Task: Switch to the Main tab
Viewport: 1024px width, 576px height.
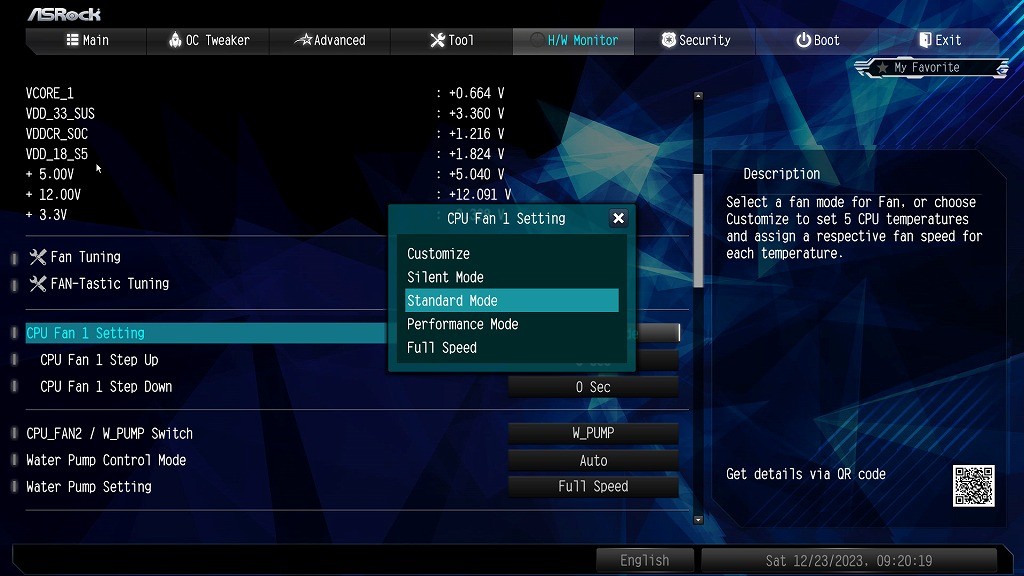Action: 87,40
